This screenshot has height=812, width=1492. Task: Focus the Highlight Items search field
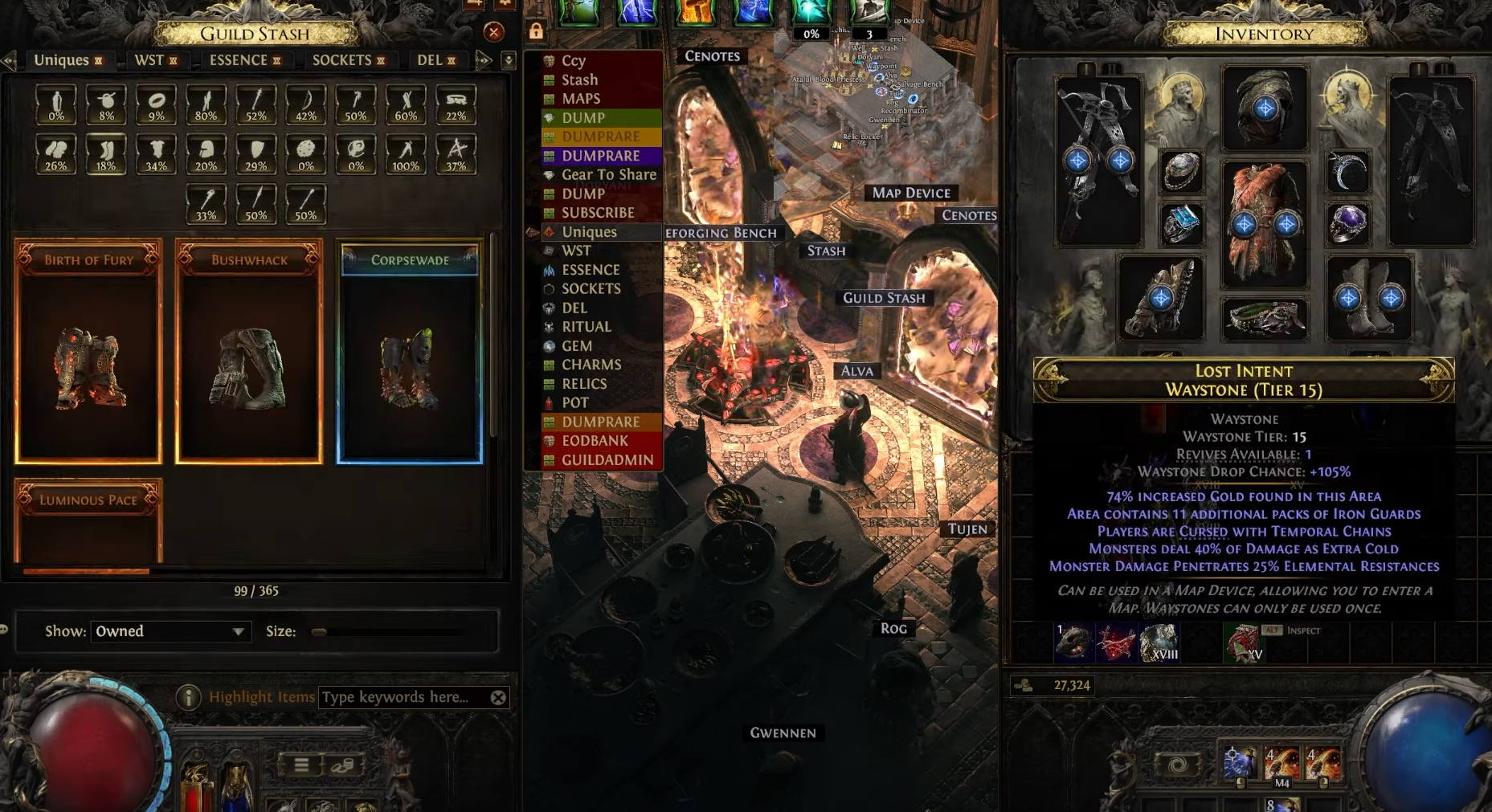tap(402, 697)
